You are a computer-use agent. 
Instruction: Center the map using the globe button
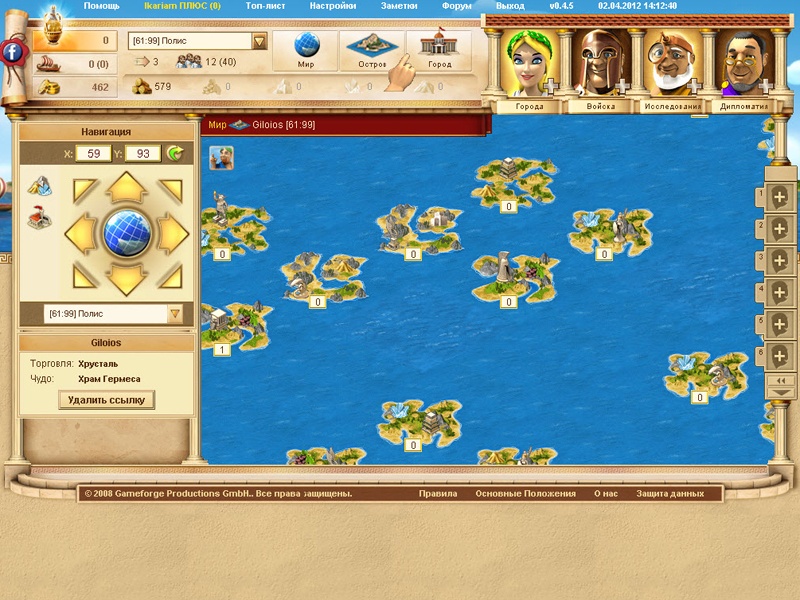(127, 233)
